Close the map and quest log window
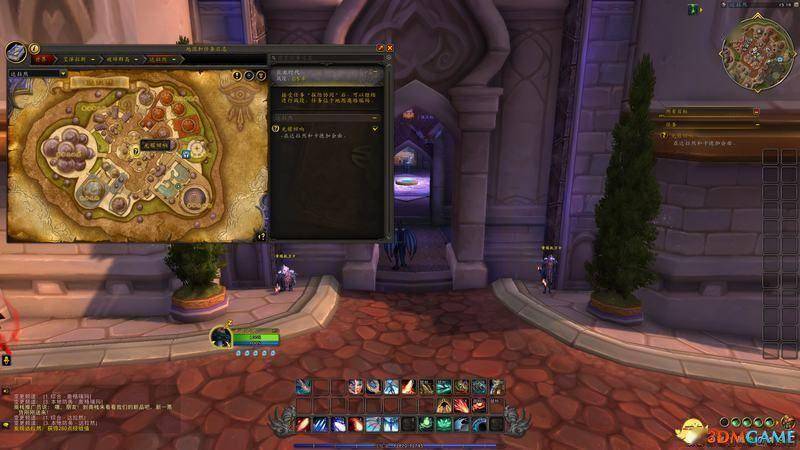Image resolution: width=800 pixels, height=450 pixels. pyautogui.click(x=388, y=47)
